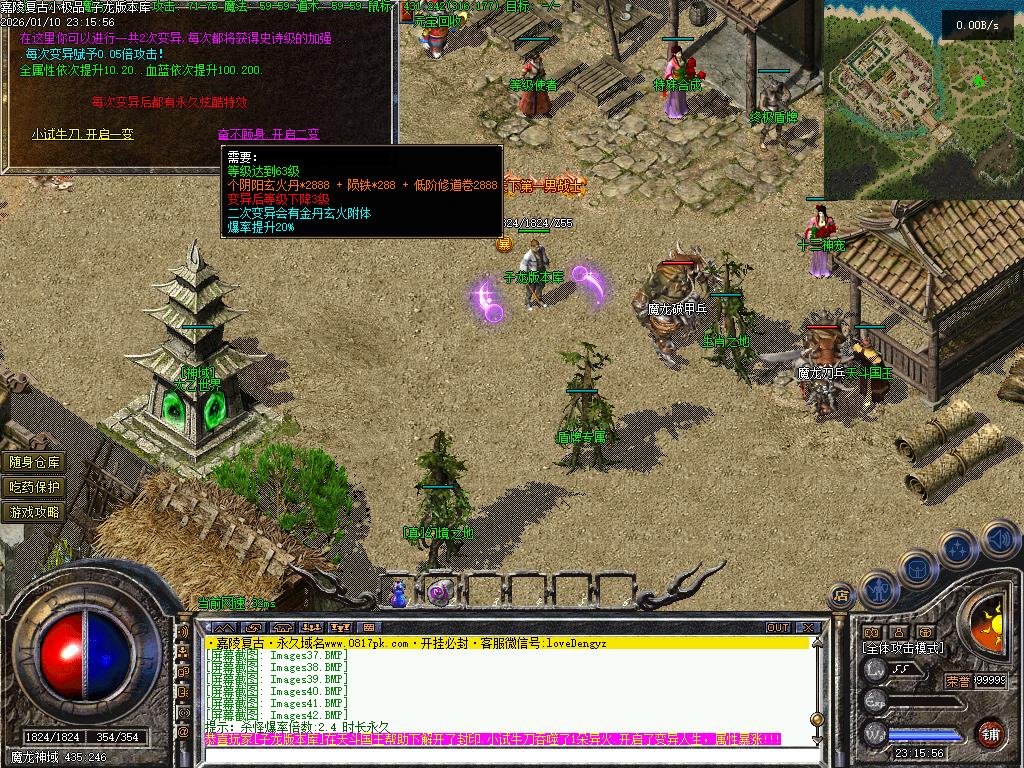This screenshot has height=768, width=1024.
Task: Open the 游戏攻略 game guide
Action: click(35, 512)
